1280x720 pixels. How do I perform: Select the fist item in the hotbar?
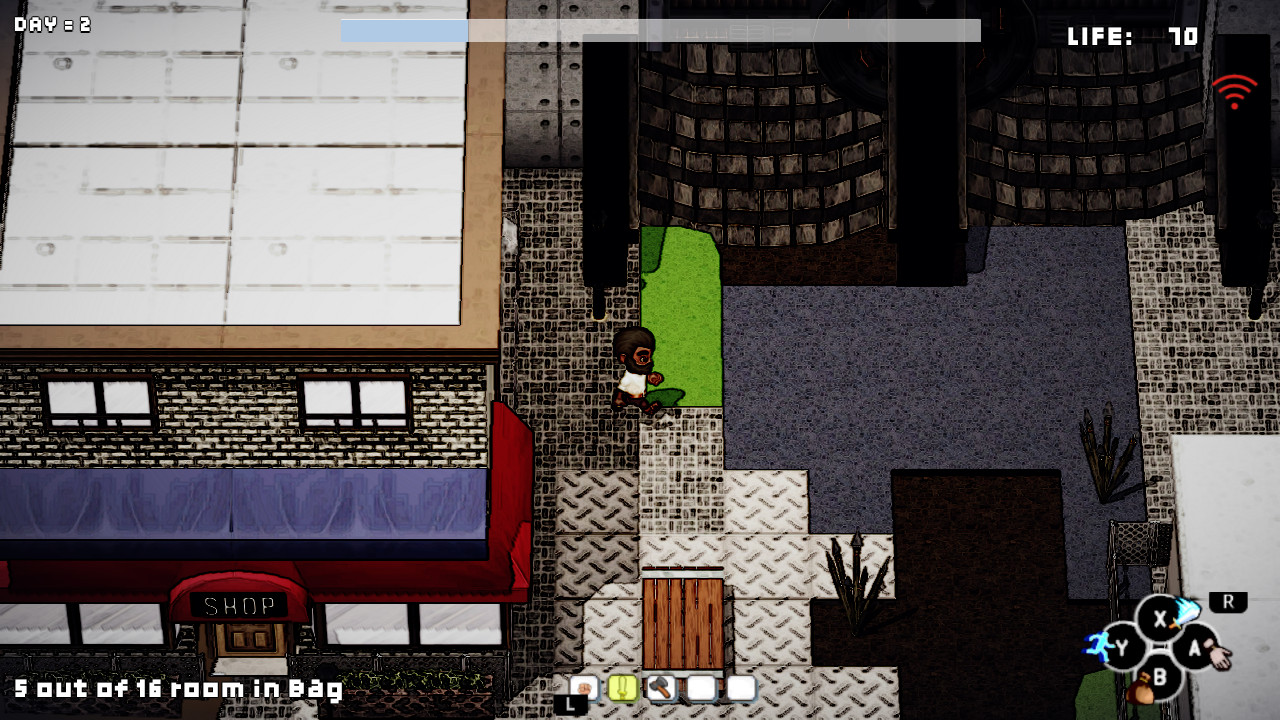(x=583, y=688)
